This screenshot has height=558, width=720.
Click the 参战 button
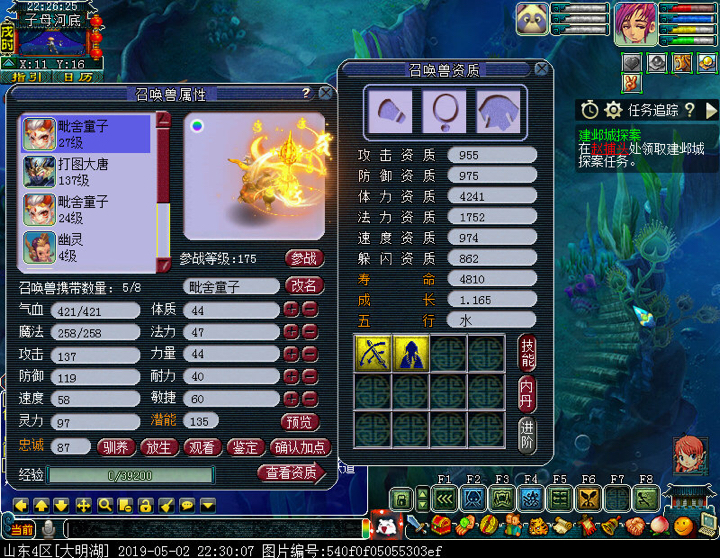coord(304,258)
